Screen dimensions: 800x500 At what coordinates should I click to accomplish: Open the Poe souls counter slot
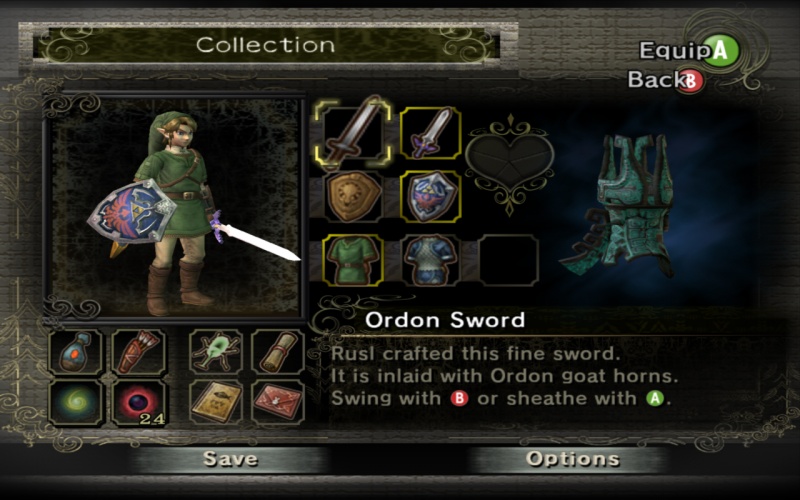pos(138,400)
